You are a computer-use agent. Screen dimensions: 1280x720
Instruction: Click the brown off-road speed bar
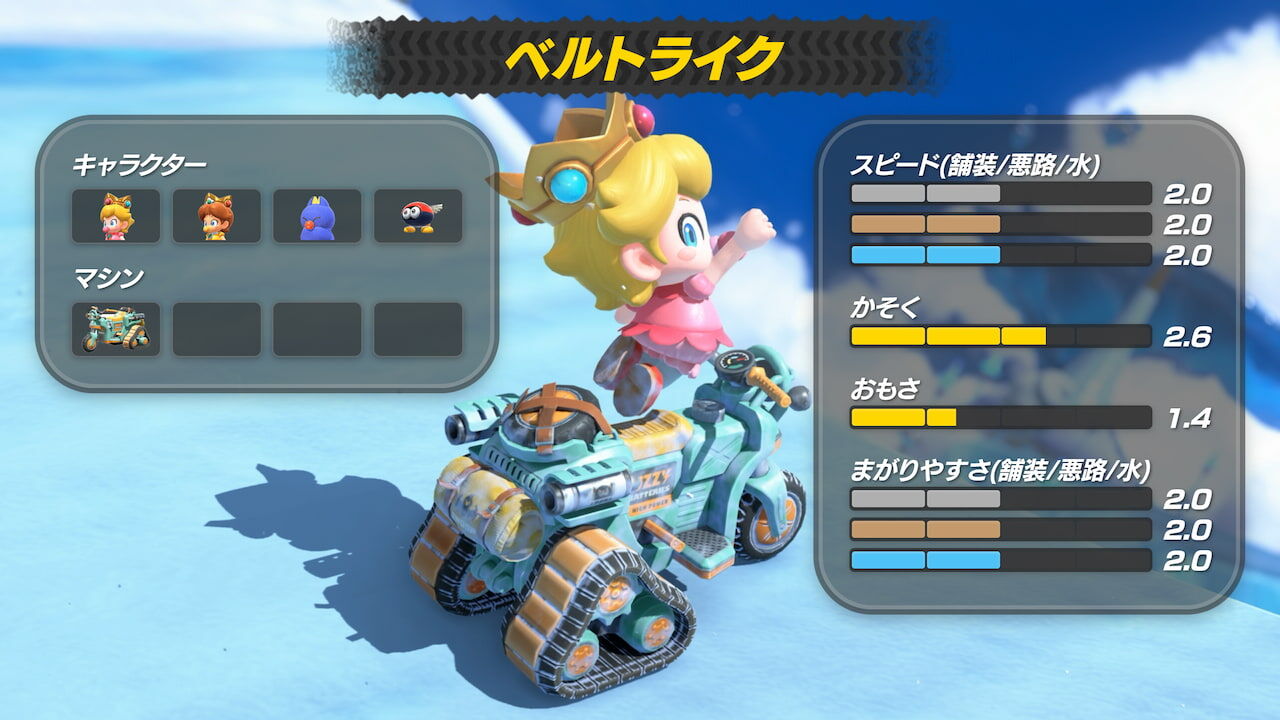coord(1000,224)
